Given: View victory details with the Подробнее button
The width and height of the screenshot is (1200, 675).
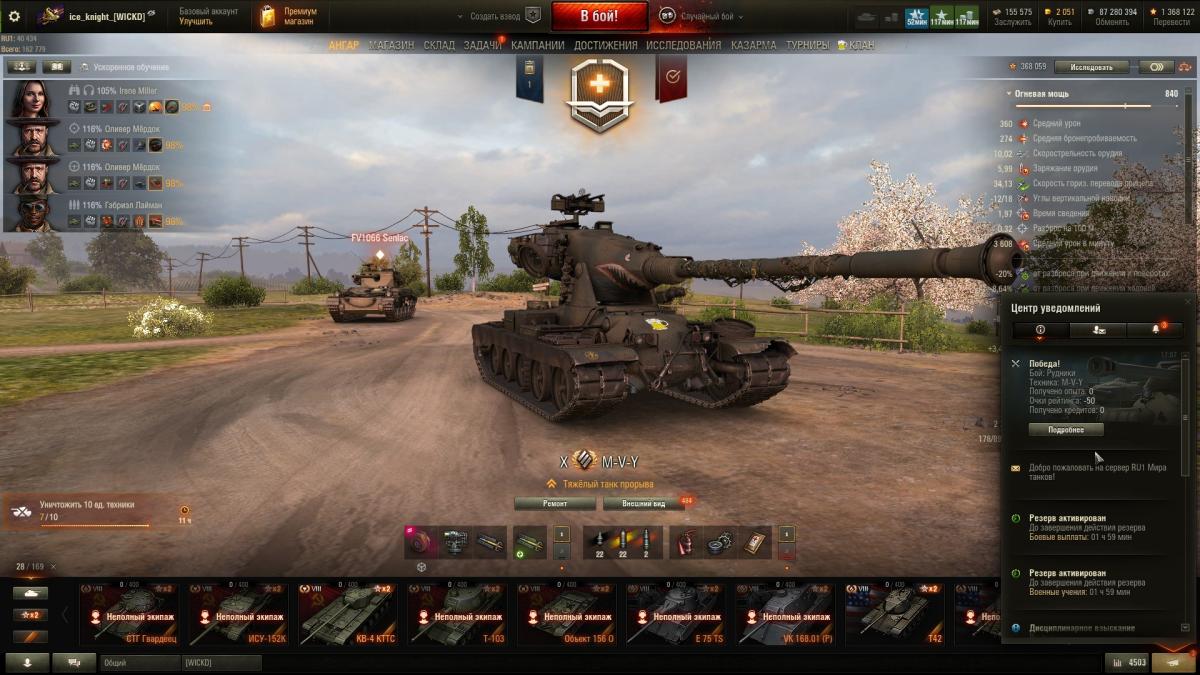Looking at the screenshot, I should pos(1066,430).
